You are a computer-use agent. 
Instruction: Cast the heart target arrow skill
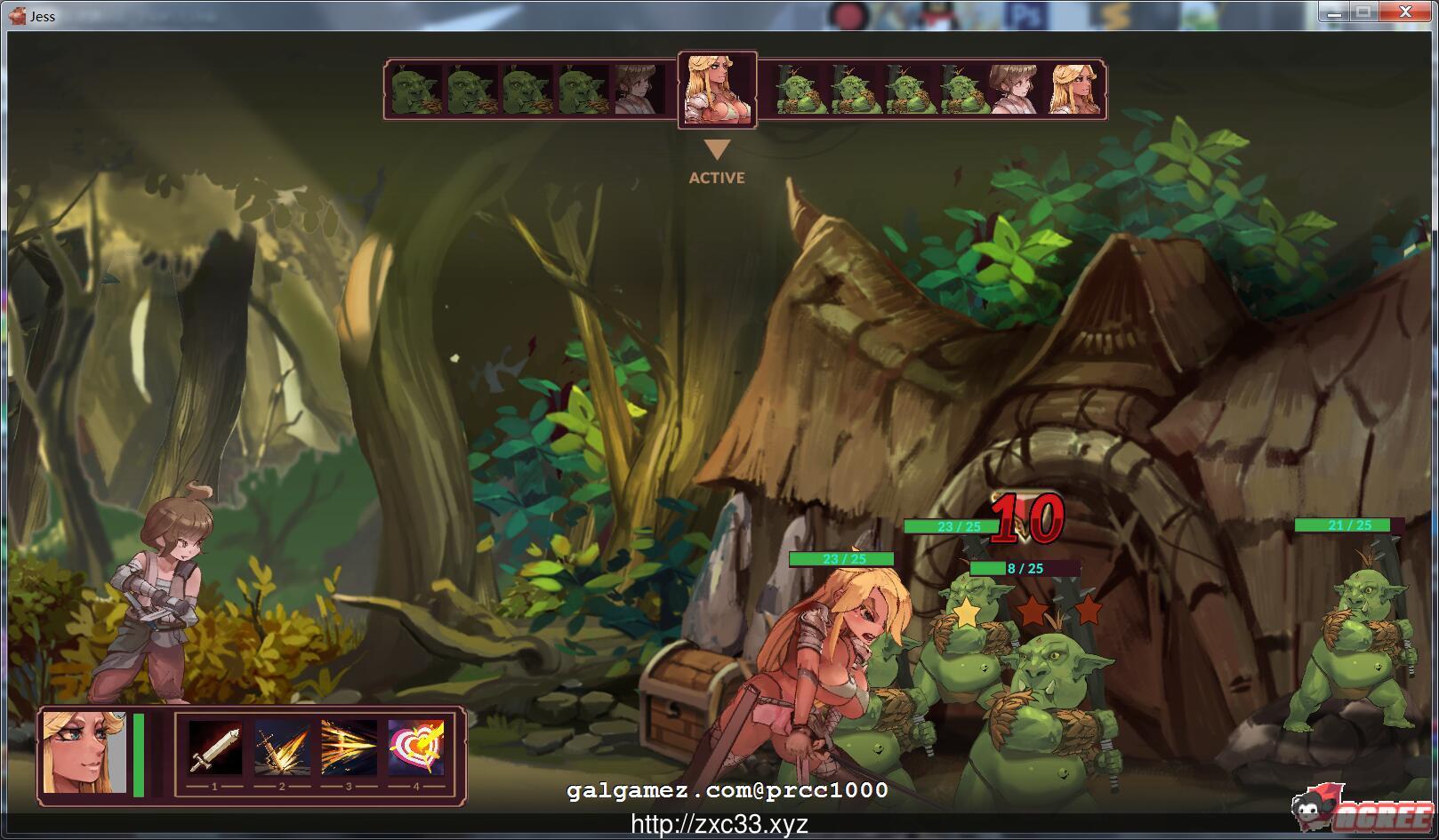pyautogui.click(x=415, y=748)
